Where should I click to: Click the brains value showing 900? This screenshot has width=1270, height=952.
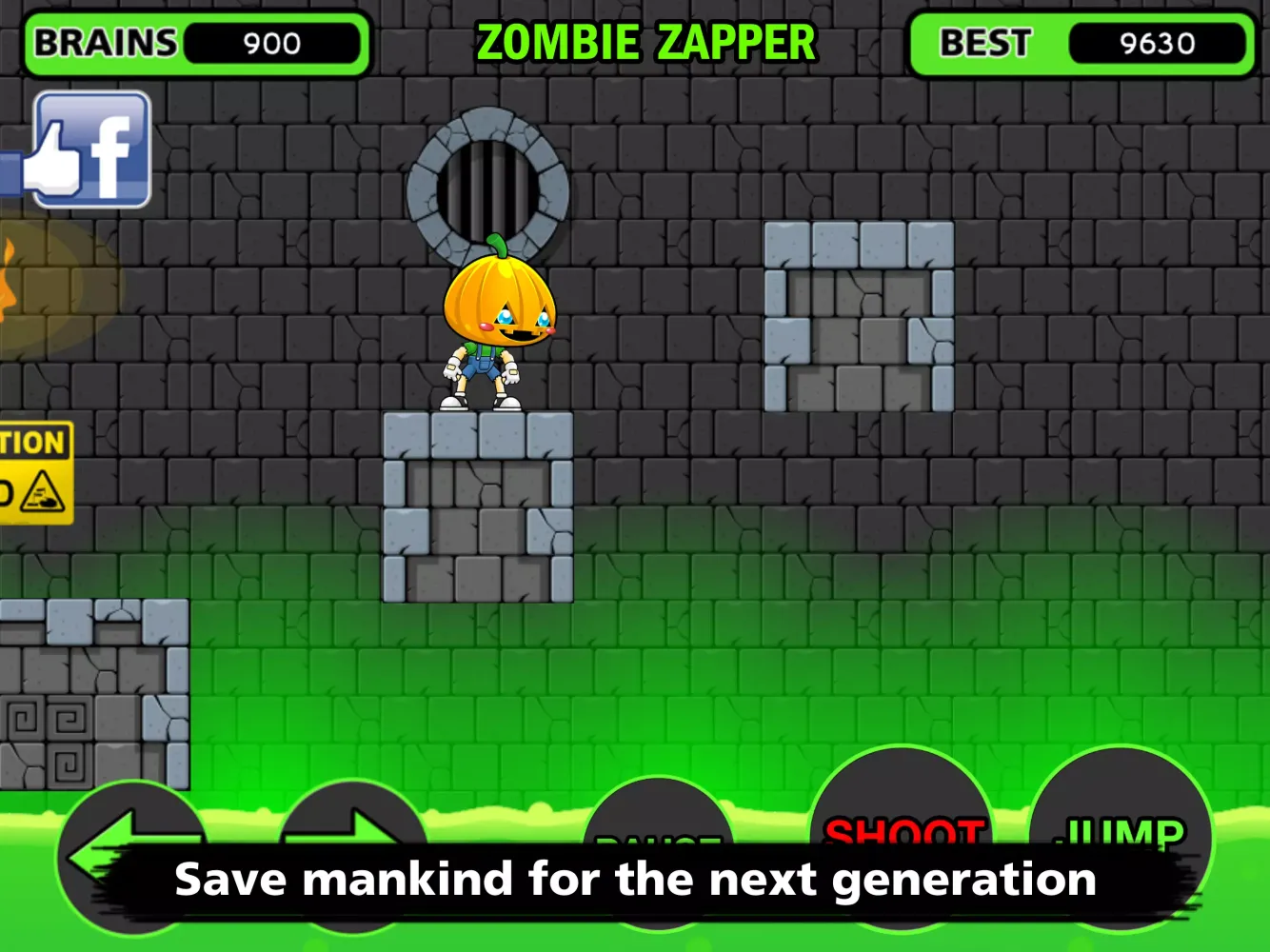[271, 43]
